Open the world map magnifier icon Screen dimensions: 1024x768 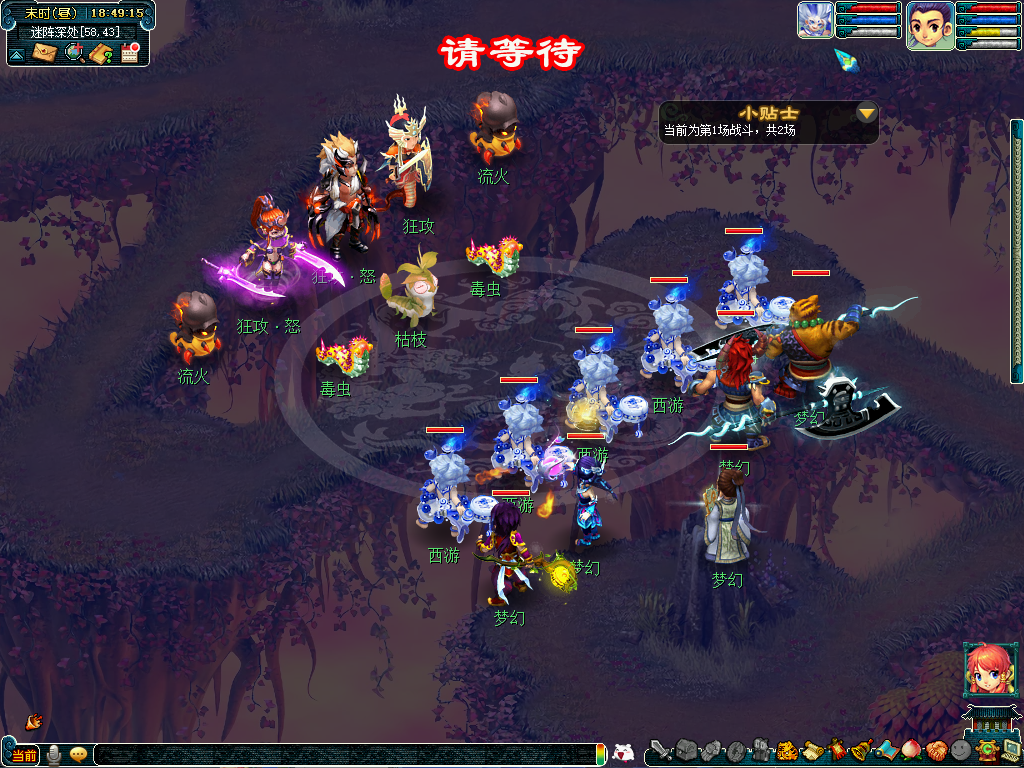(74, 53)
